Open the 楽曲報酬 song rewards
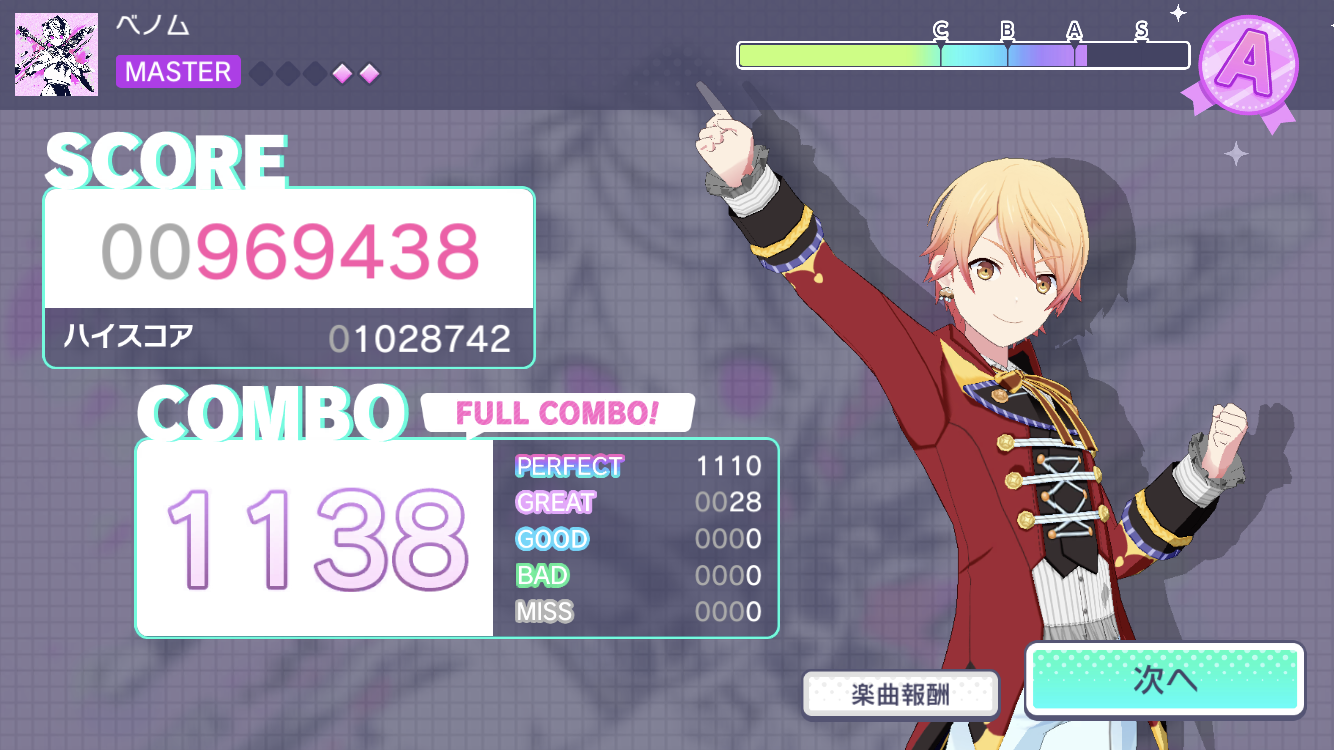This screenshot has width=1334, height=750. (x=901, y=694)
